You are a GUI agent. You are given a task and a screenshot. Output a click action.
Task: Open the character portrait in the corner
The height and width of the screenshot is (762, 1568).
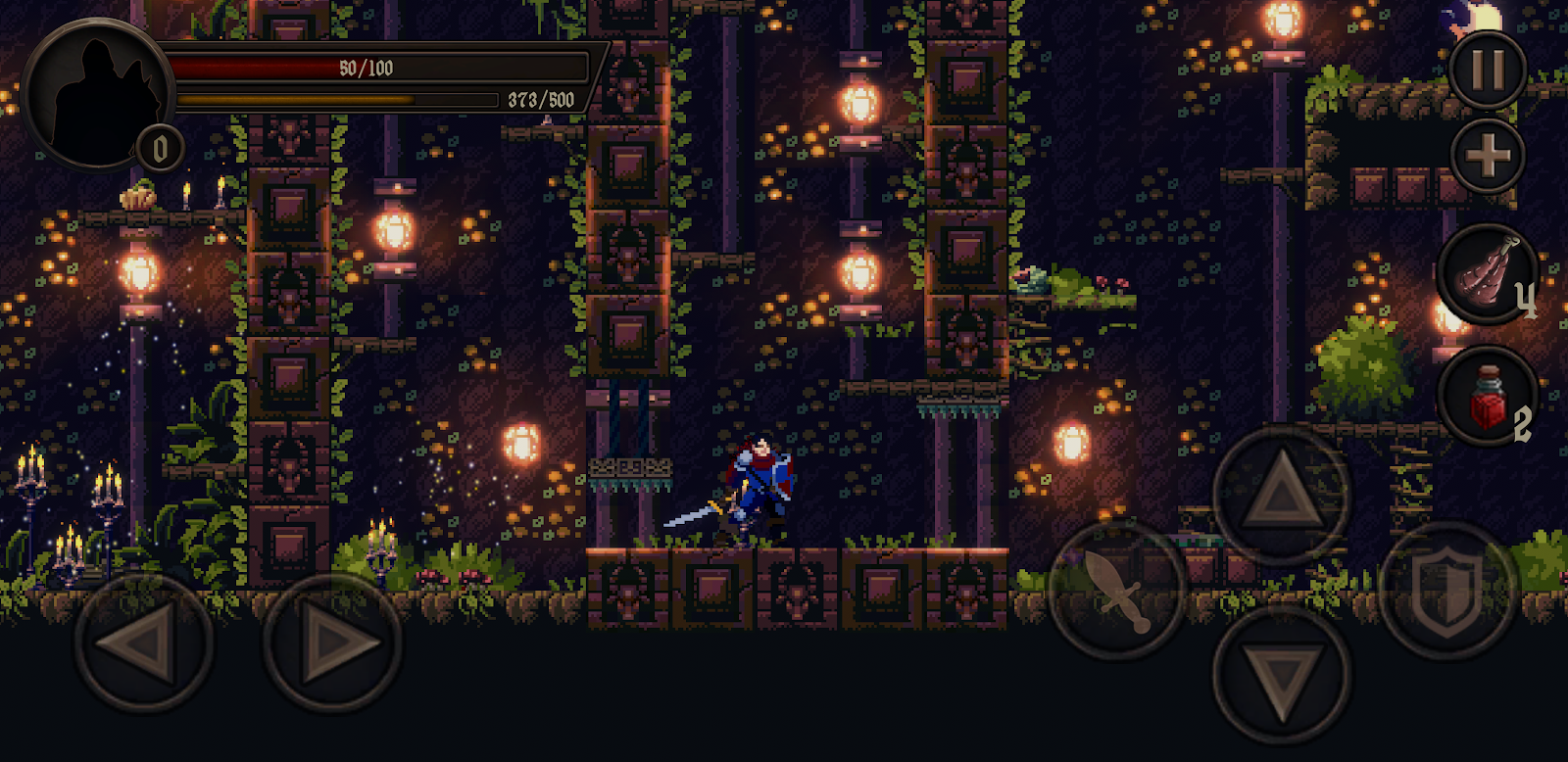pyautogui.click(x=98, y=93)
